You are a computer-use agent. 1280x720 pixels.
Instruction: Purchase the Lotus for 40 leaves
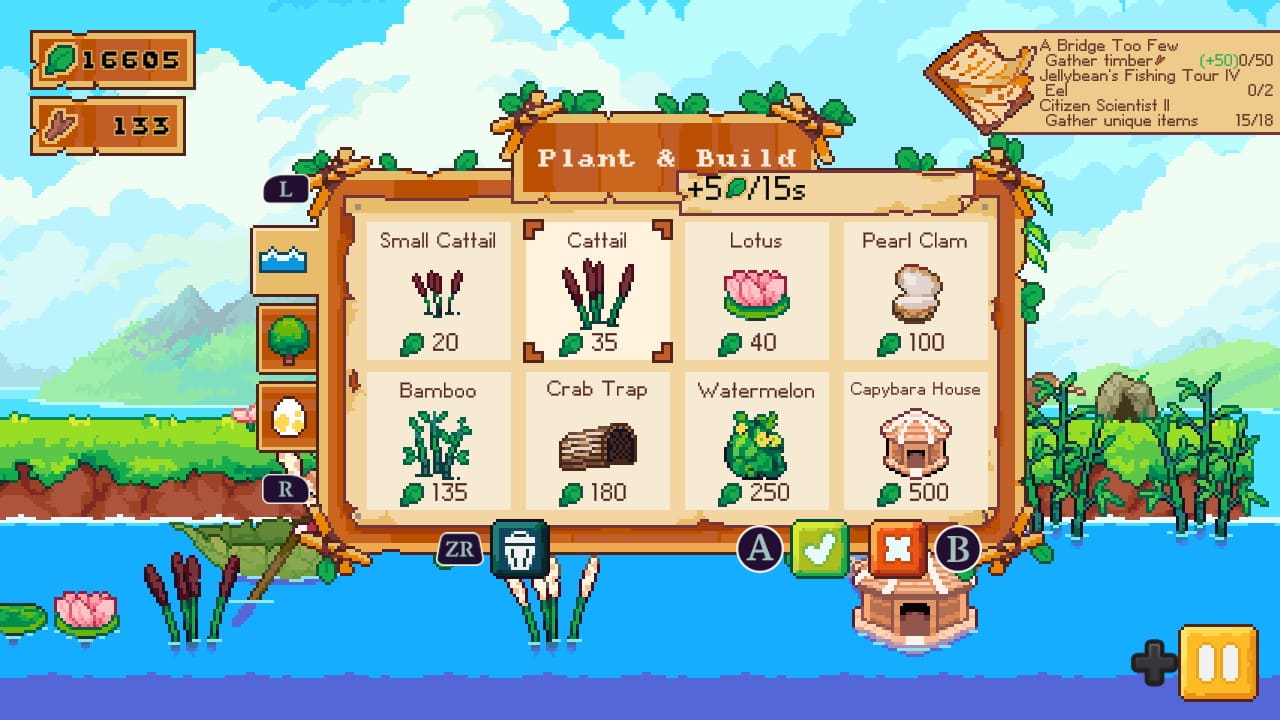(x=757, y=290)
